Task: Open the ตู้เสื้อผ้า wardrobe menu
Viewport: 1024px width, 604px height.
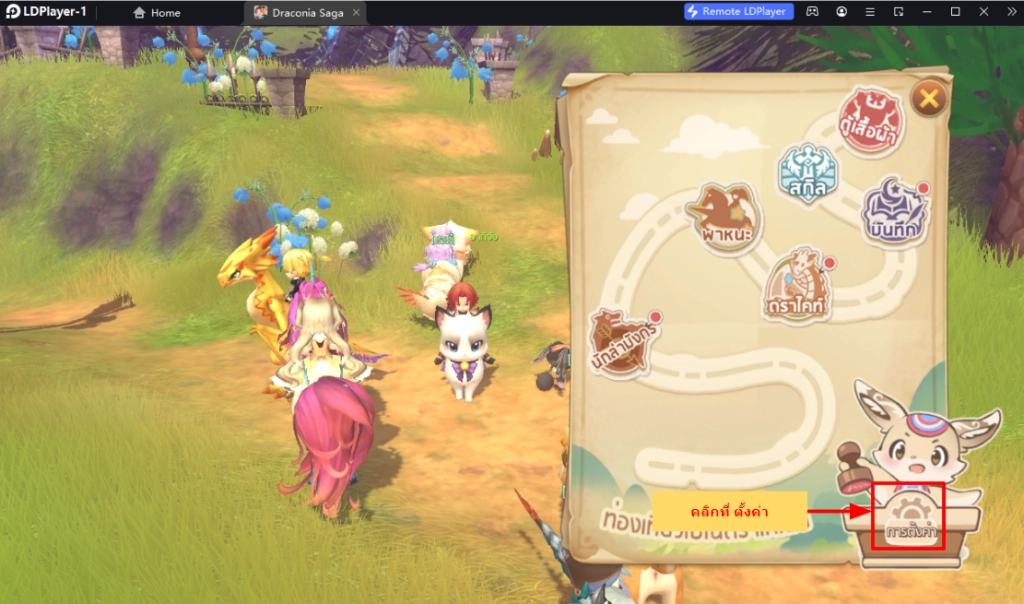Action: tap(871, 122)
